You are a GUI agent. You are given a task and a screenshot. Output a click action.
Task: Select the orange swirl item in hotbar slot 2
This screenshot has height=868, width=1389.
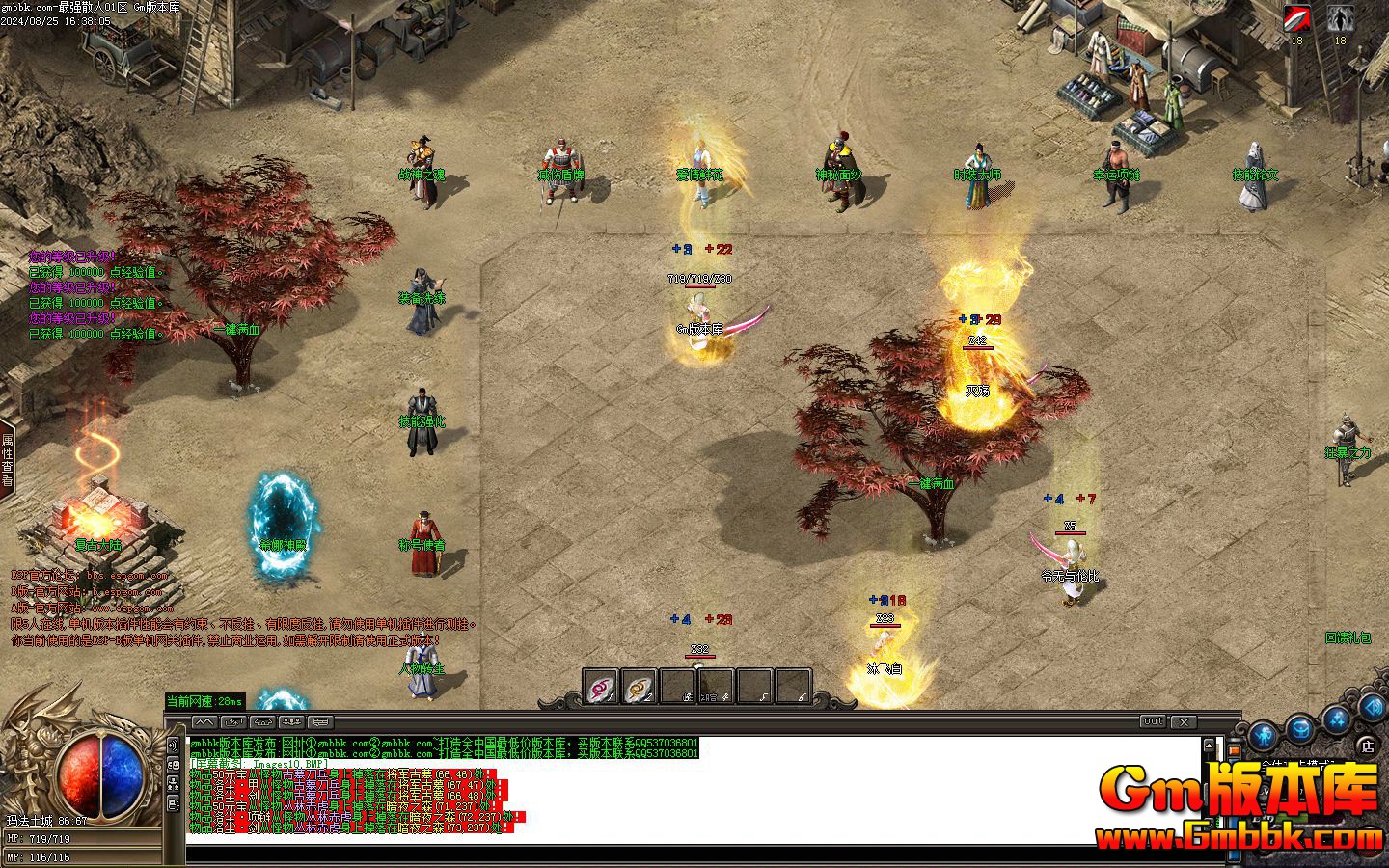pyautogui.click(x=639, y=687)
